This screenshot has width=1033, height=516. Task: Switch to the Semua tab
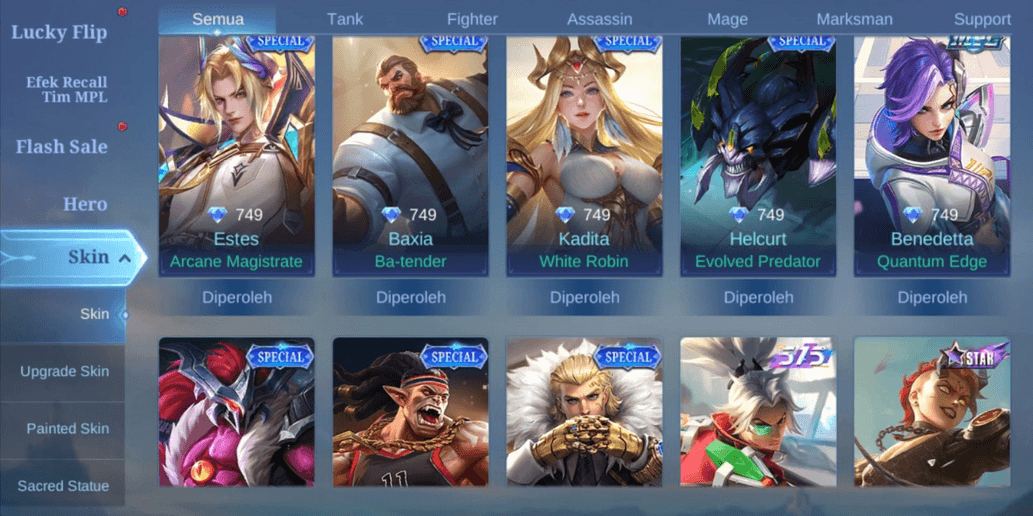pos(218,19)
